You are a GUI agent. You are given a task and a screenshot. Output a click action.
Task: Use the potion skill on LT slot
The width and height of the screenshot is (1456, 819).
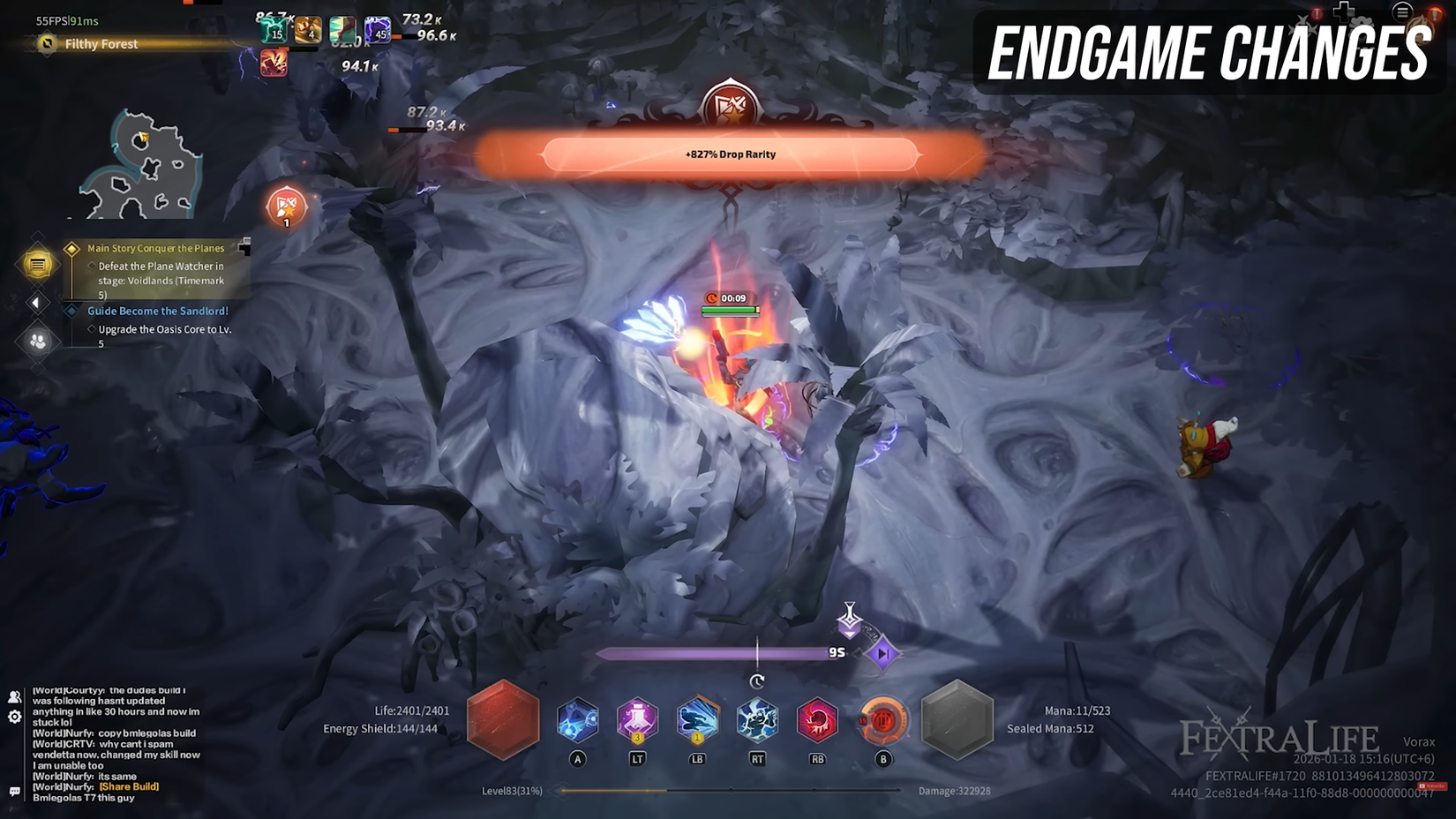click(637, 721)
